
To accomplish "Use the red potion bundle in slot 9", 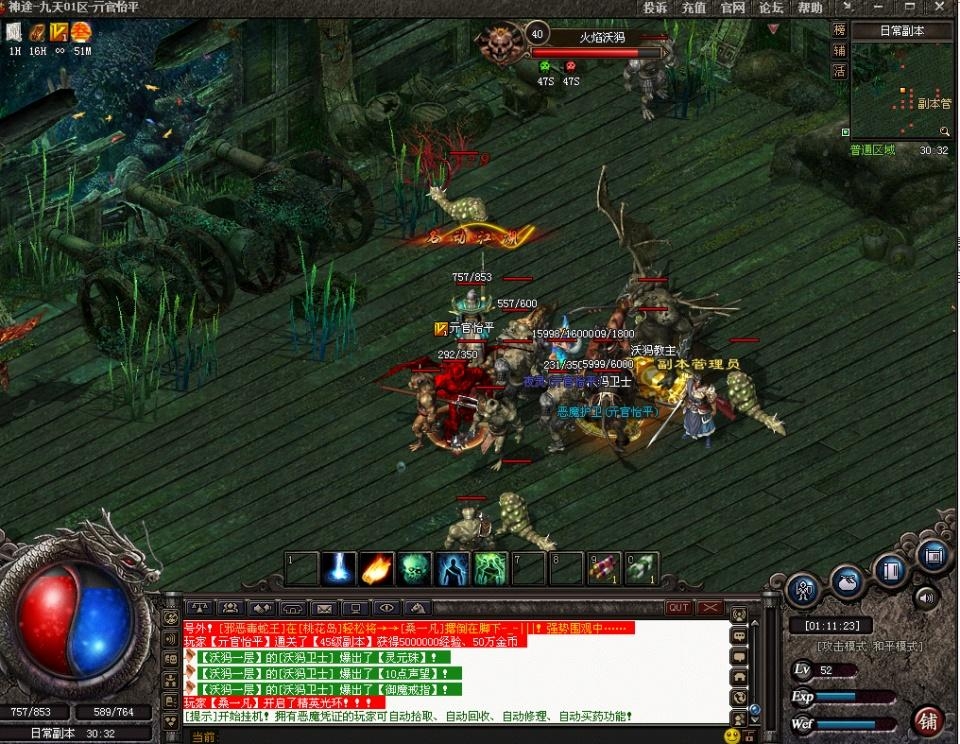I will (603, 569).
